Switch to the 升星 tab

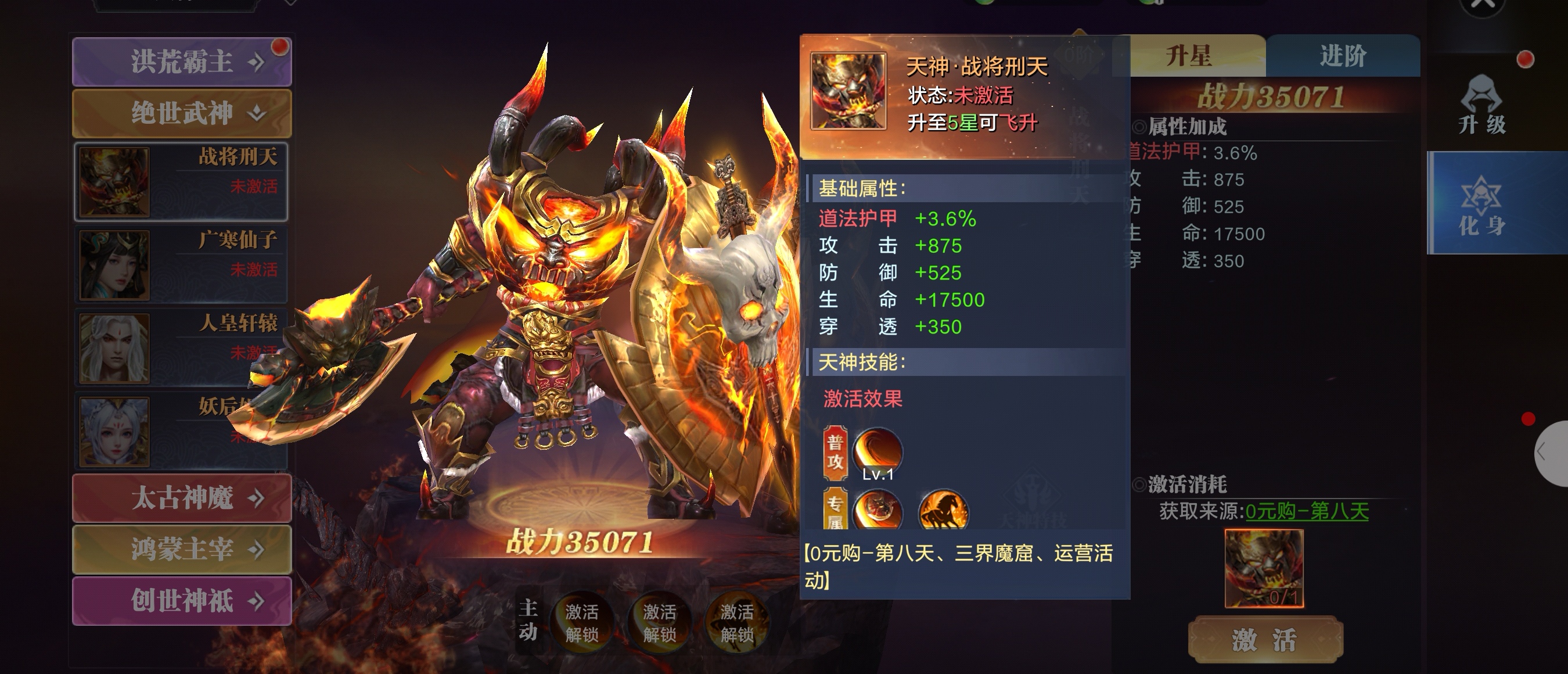point(1189,56)
